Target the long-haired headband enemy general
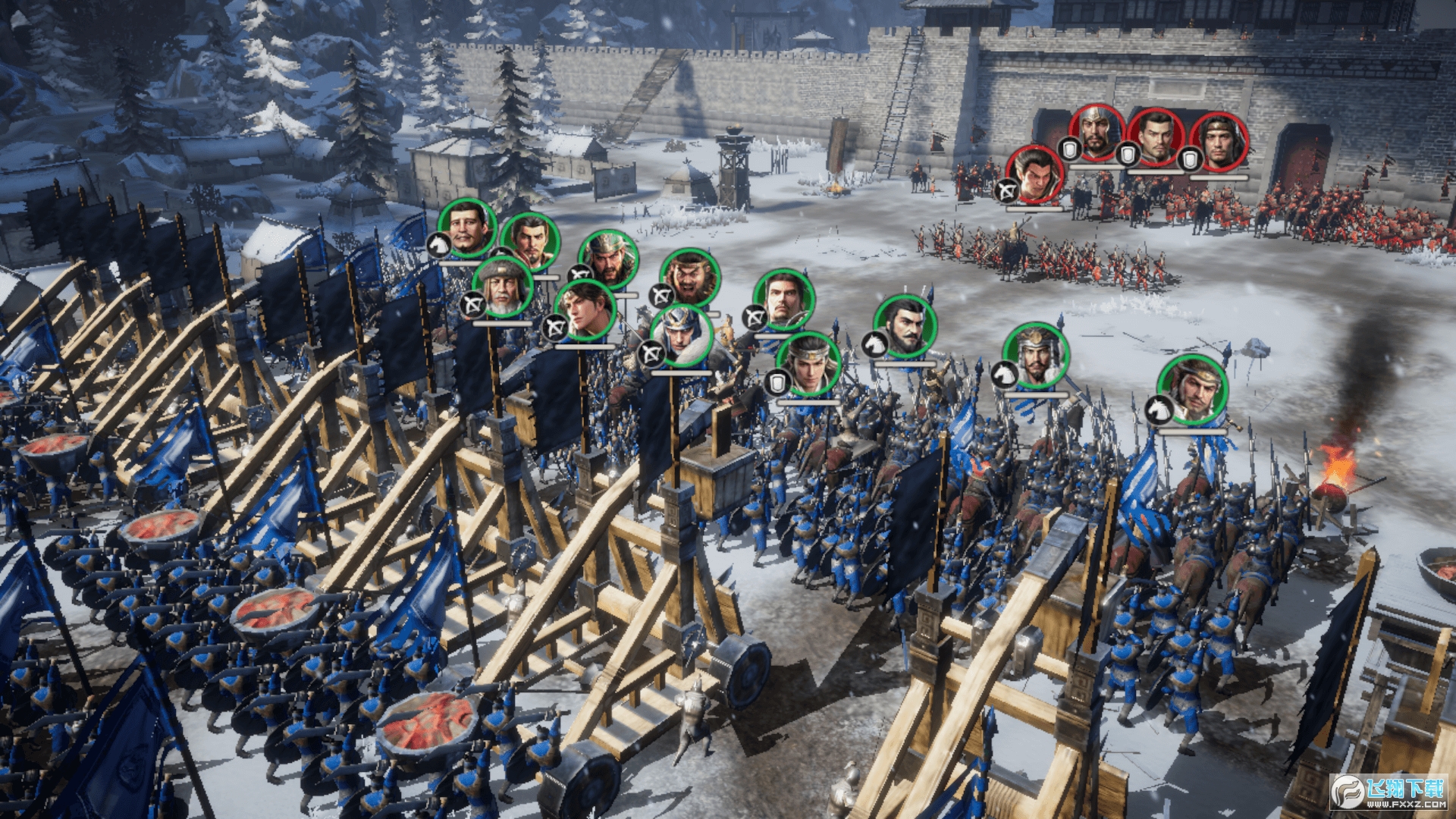Viewport: 1456px width, 819px height. click(x=1219, y=142)
